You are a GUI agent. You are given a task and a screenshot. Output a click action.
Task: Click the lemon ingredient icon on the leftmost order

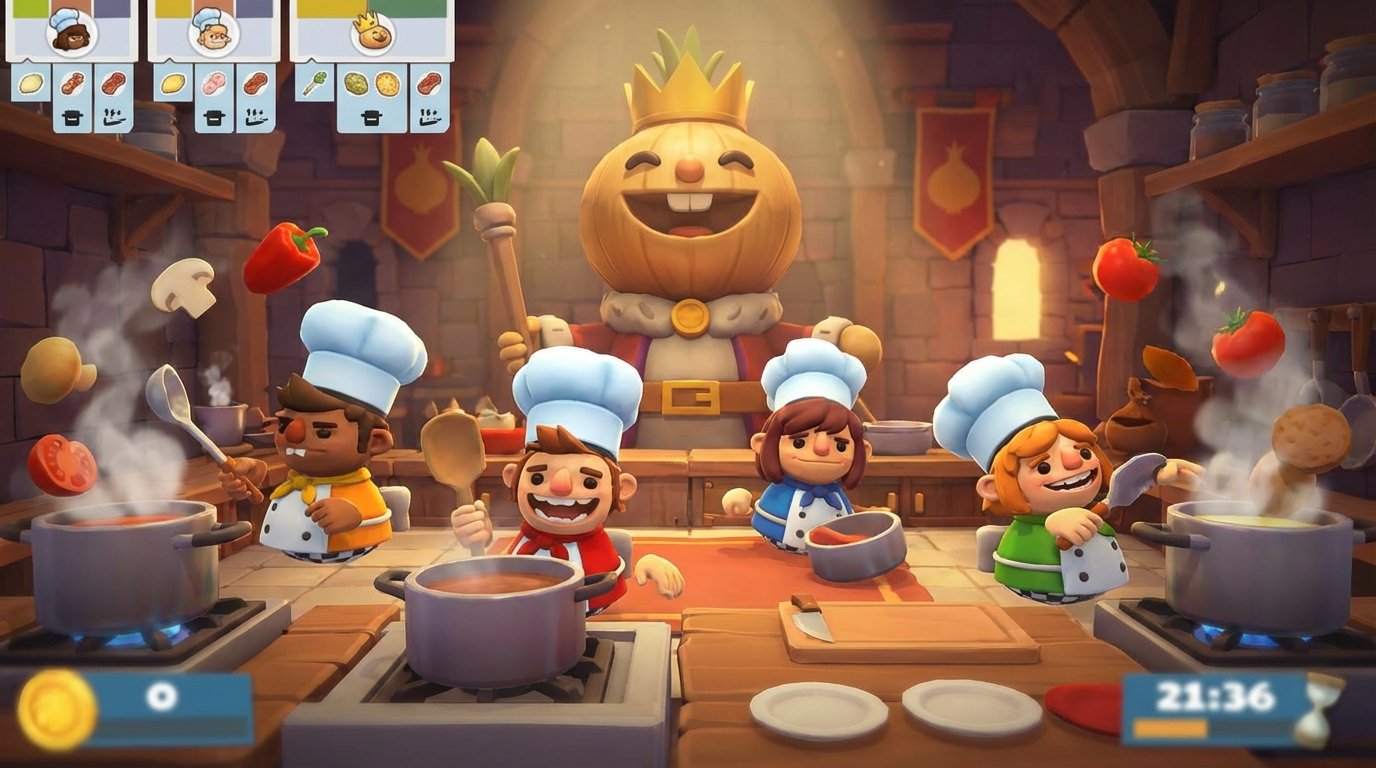coord(29,84)
